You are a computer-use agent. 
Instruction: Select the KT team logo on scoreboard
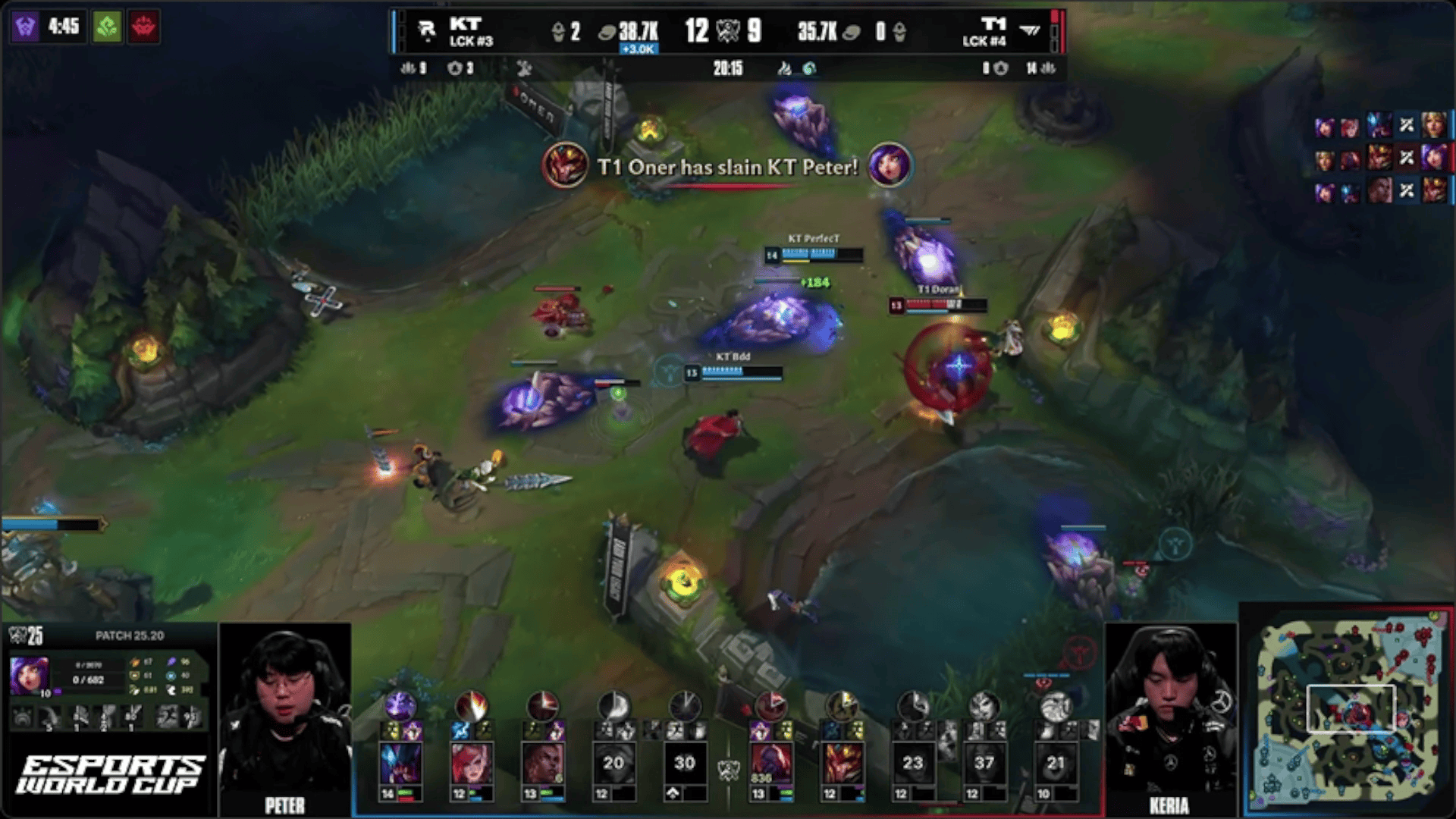click(x=427, y=30)
